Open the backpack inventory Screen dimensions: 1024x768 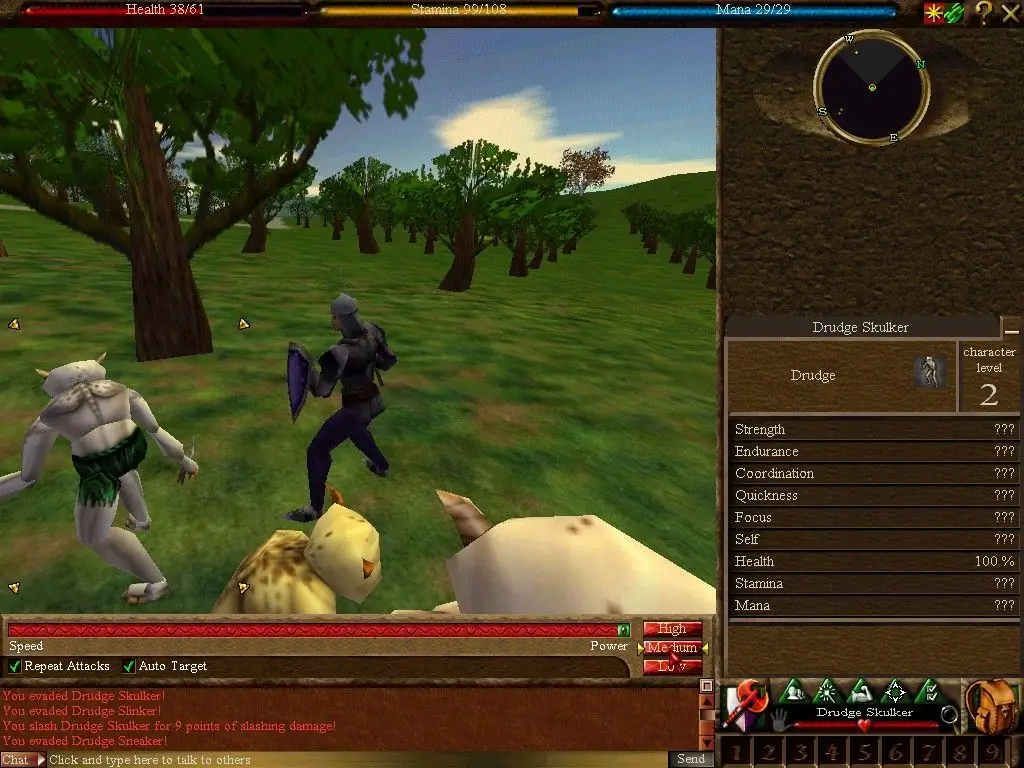[x=993, y=706]
